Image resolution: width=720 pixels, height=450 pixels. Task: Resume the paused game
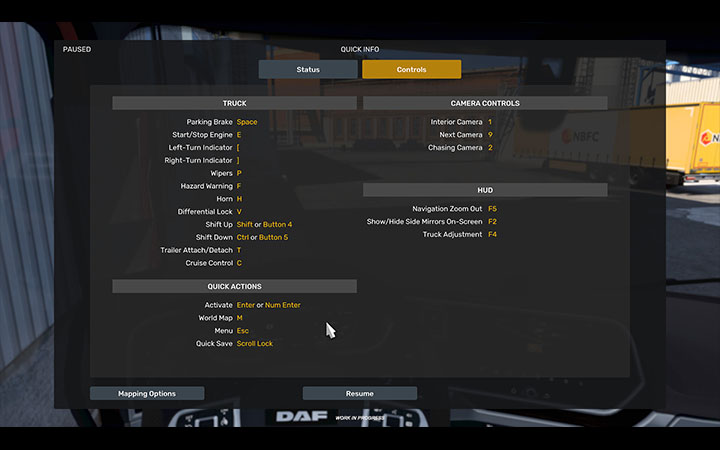[359, 394]
